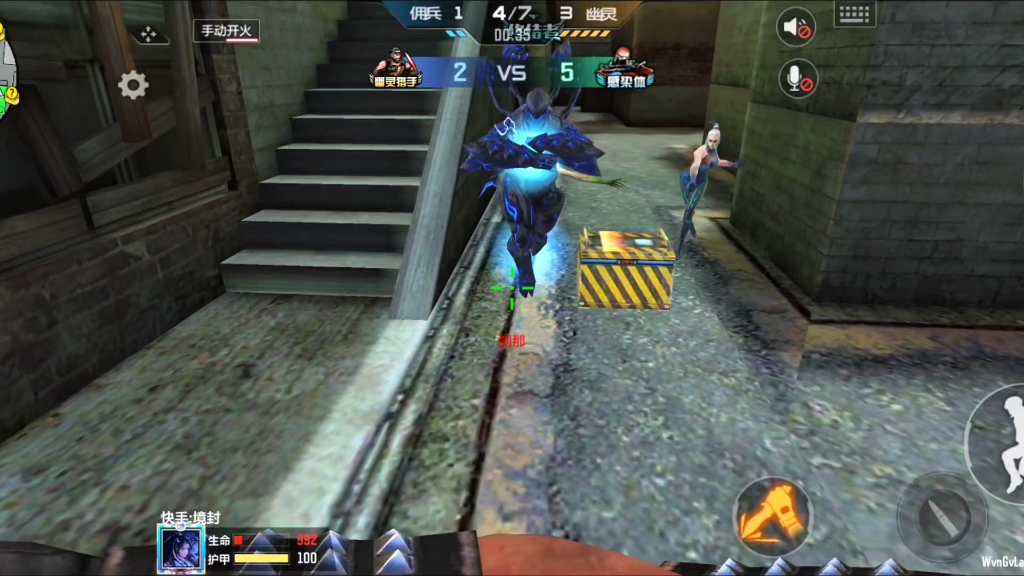The height and width of the screenshot is (576, 1024).
Task: Tap the jump action button
Action: click(x=1003, y=442)
